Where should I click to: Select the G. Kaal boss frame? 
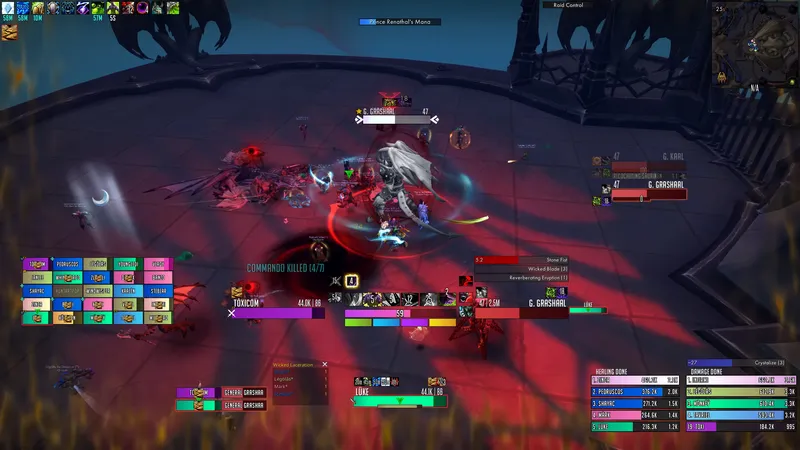coord(650,166)
